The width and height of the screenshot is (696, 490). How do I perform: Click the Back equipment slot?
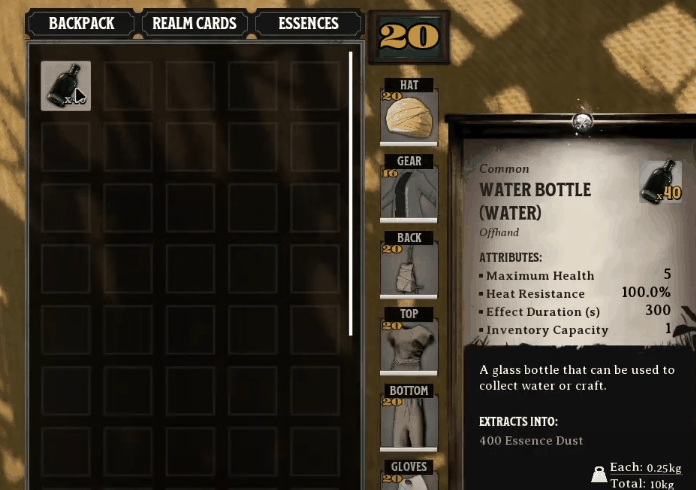409,267
